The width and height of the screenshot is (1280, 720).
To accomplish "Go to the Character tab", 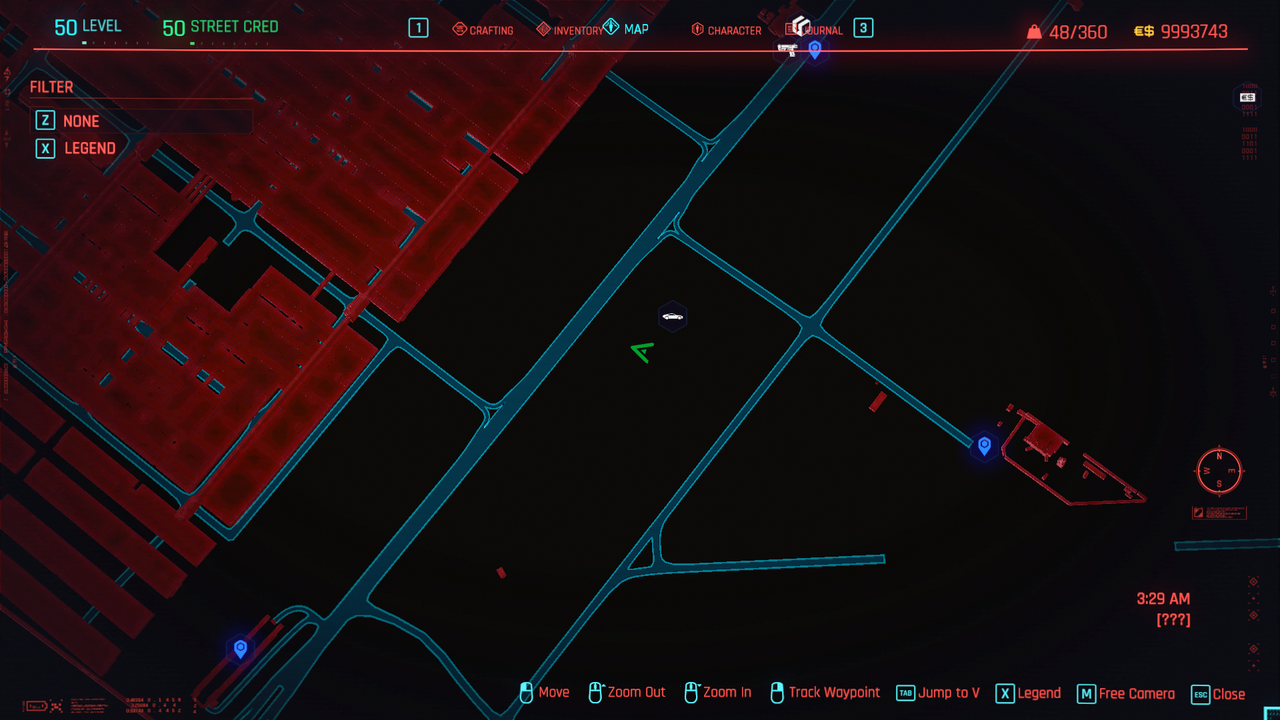I will (x=727, y=30).
